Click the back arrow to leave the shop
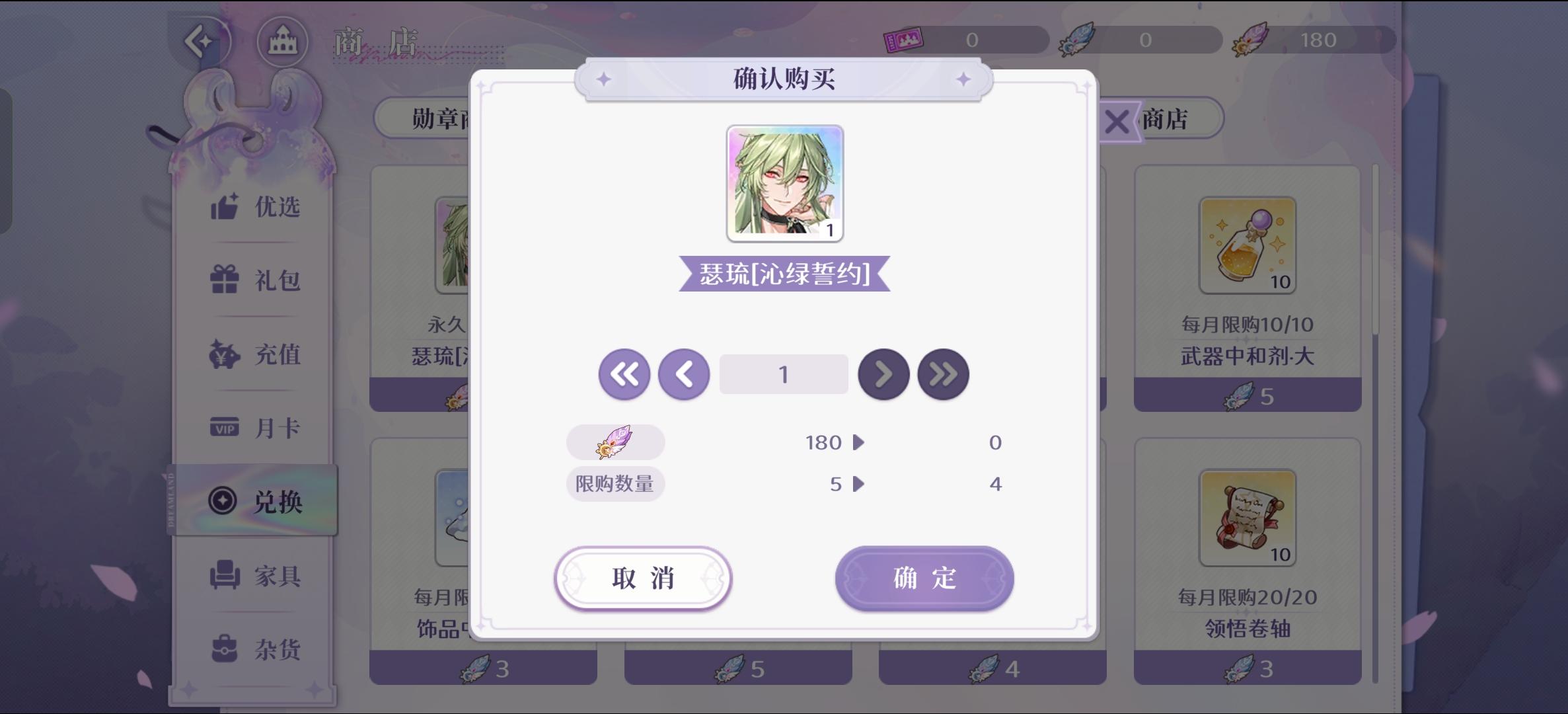The image size is (1568, 714). pos(202,41)
